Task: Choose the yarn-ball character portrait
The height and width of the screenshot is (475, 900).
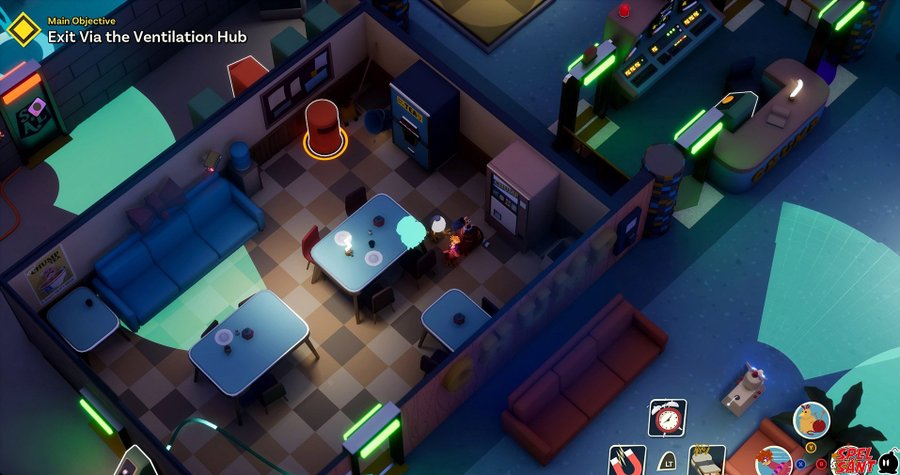Action: pos(811,420)
